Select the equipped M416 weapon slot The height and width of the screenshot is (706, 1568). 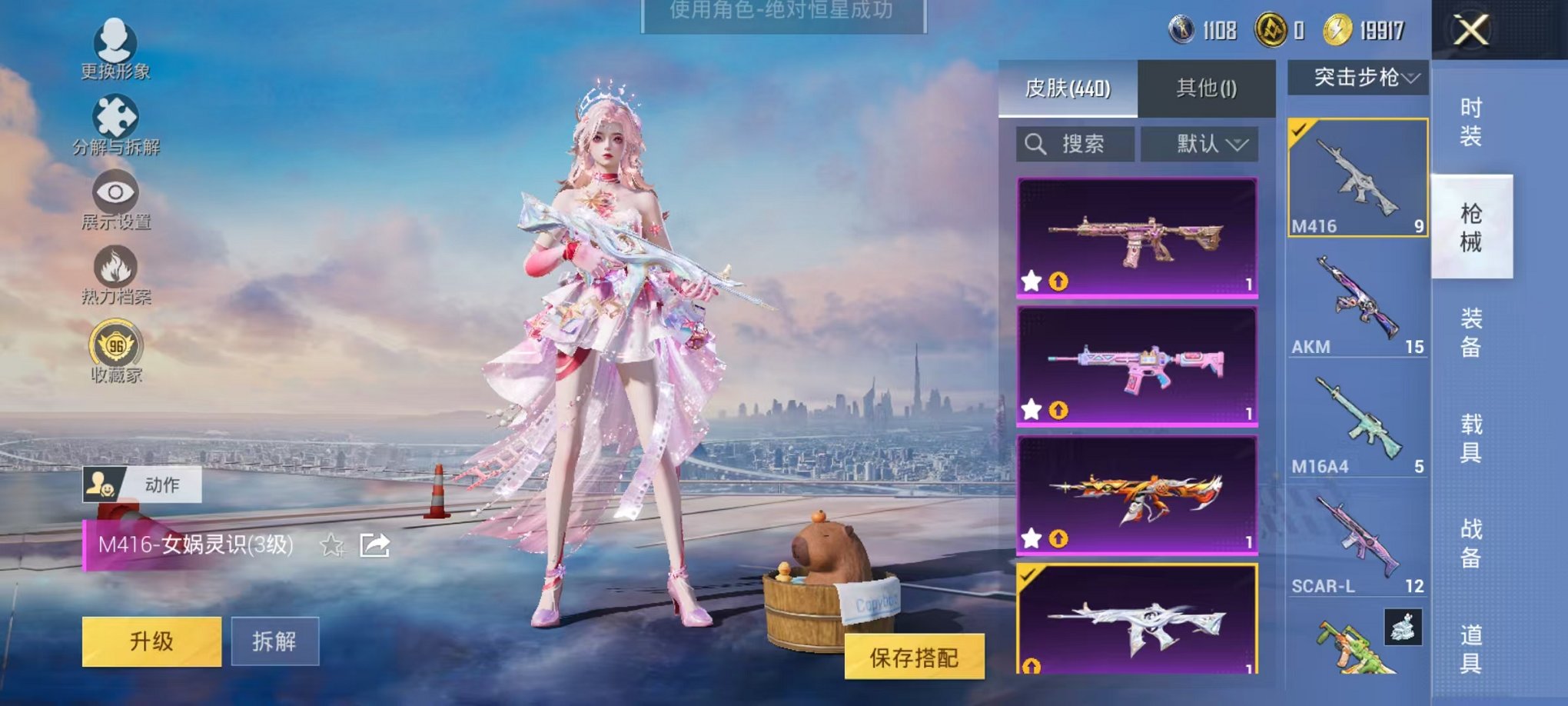tap(1357, 177)
